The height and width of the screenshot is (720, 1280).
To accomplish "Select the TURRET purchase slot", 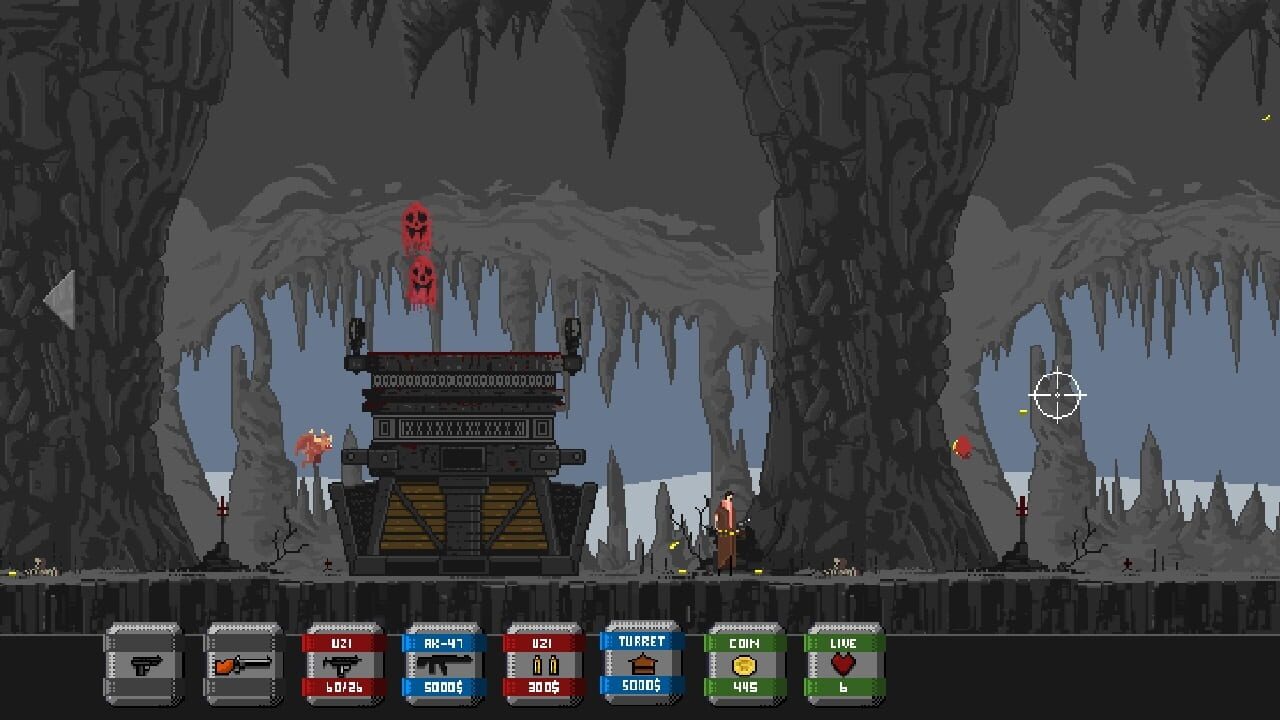I will [x=643, y=662].
